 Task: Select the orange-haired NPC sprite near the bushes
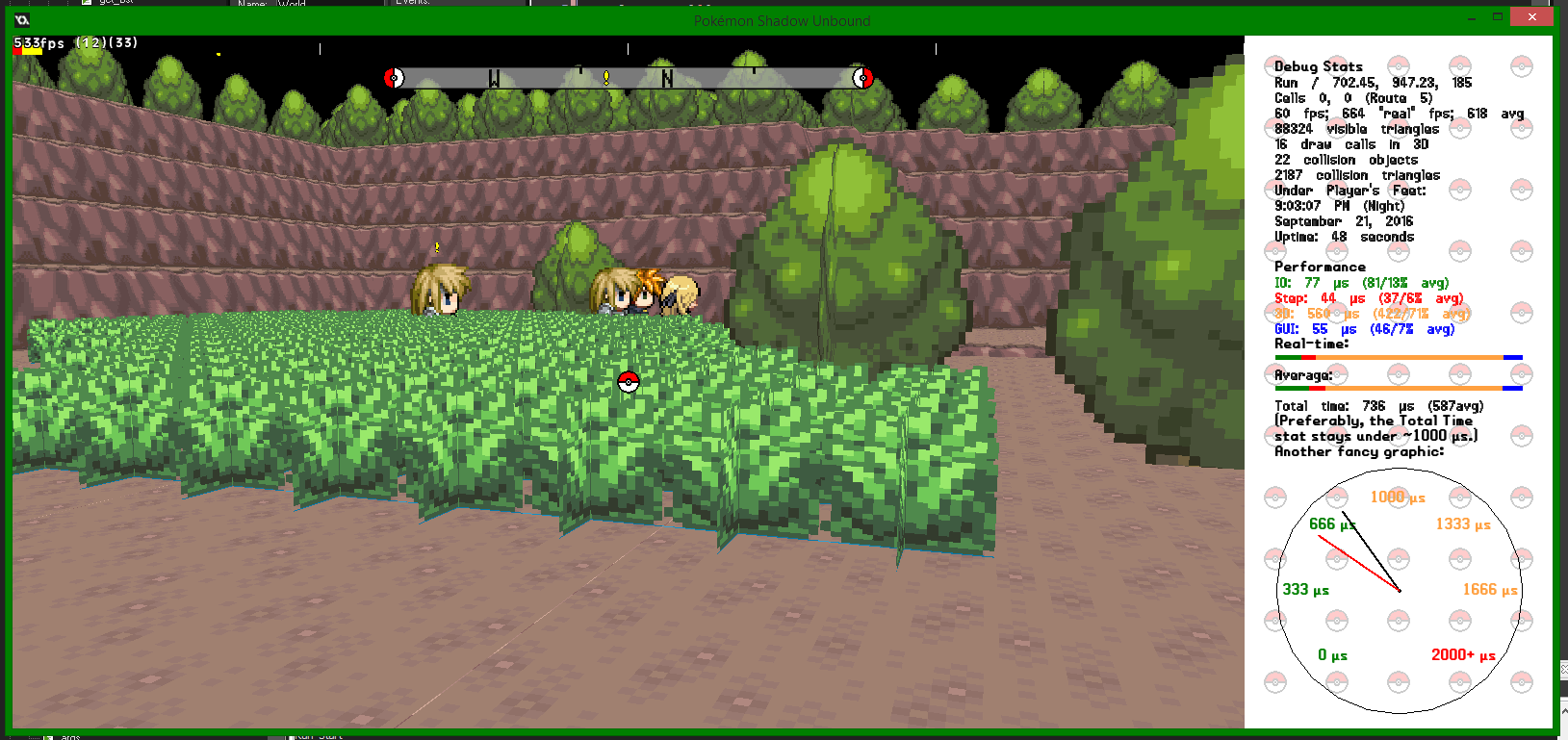(x=647, y=289)
